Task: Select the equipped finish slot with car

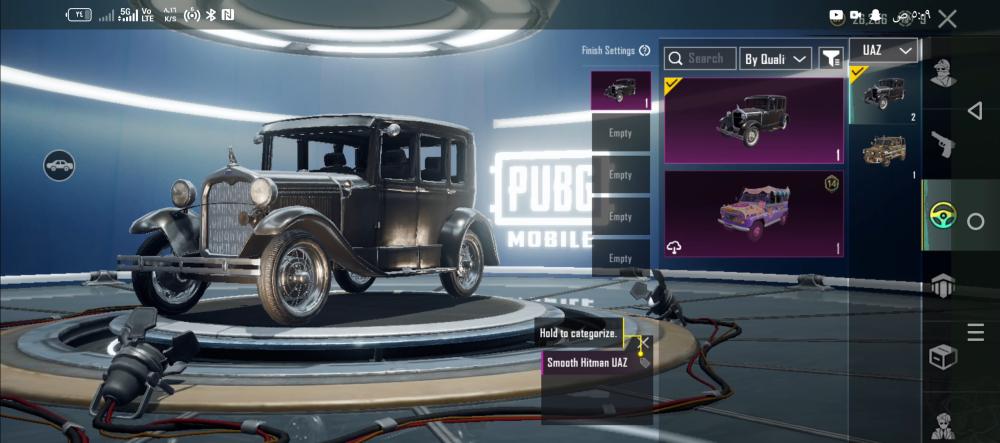Action: coord(620,90)
